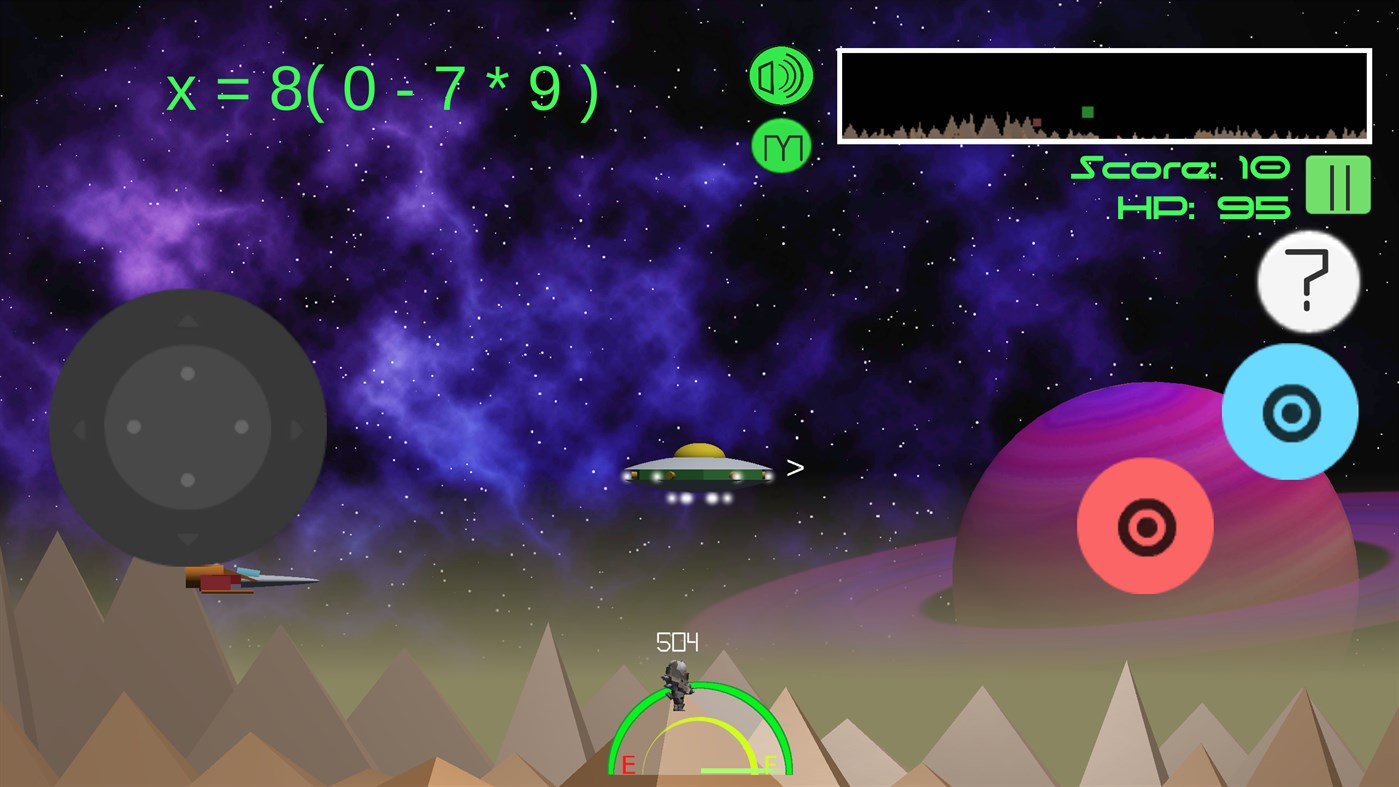Click the altitude number 504

(677, 641)
